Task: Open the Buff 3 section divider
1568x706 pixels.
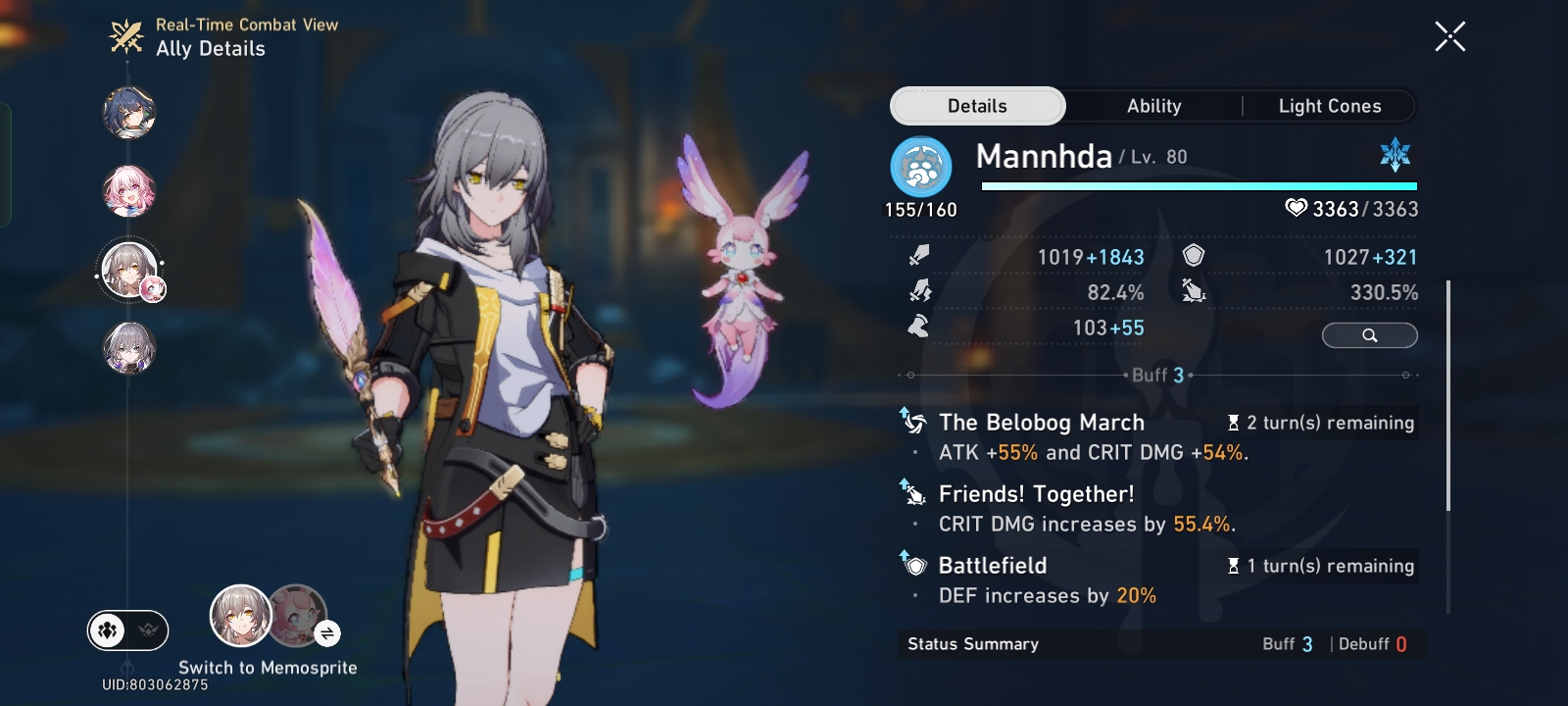Action: pos(1157,373)
